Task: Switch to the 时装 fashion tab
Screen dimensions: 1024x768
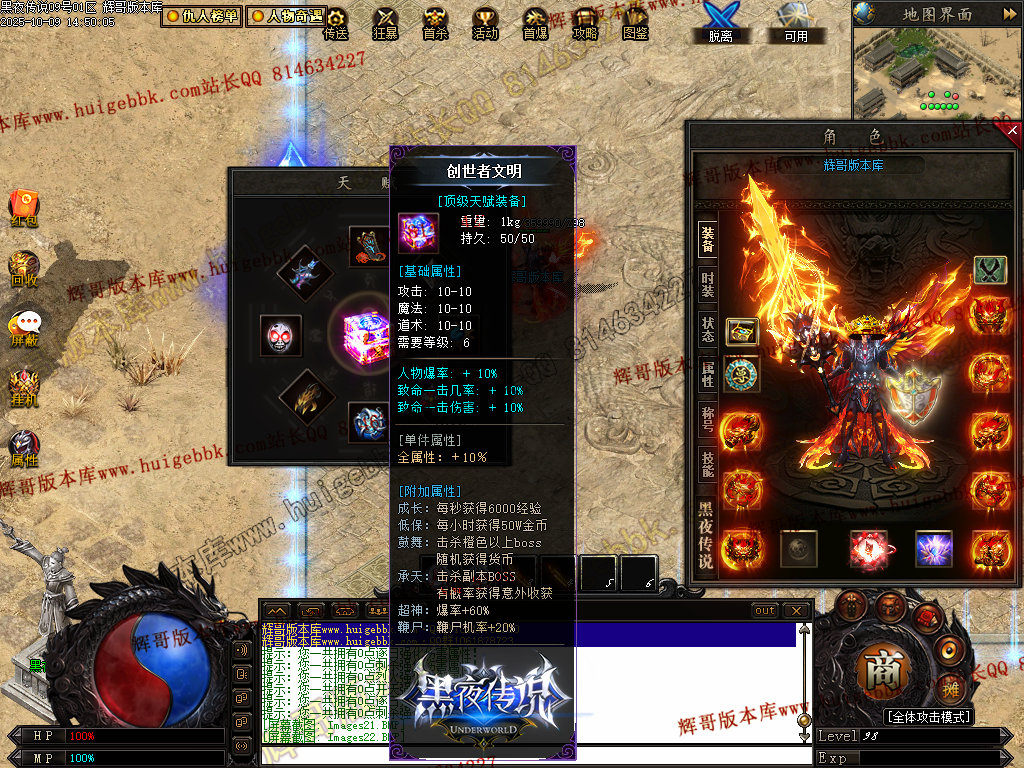Action: click(707, 284)
